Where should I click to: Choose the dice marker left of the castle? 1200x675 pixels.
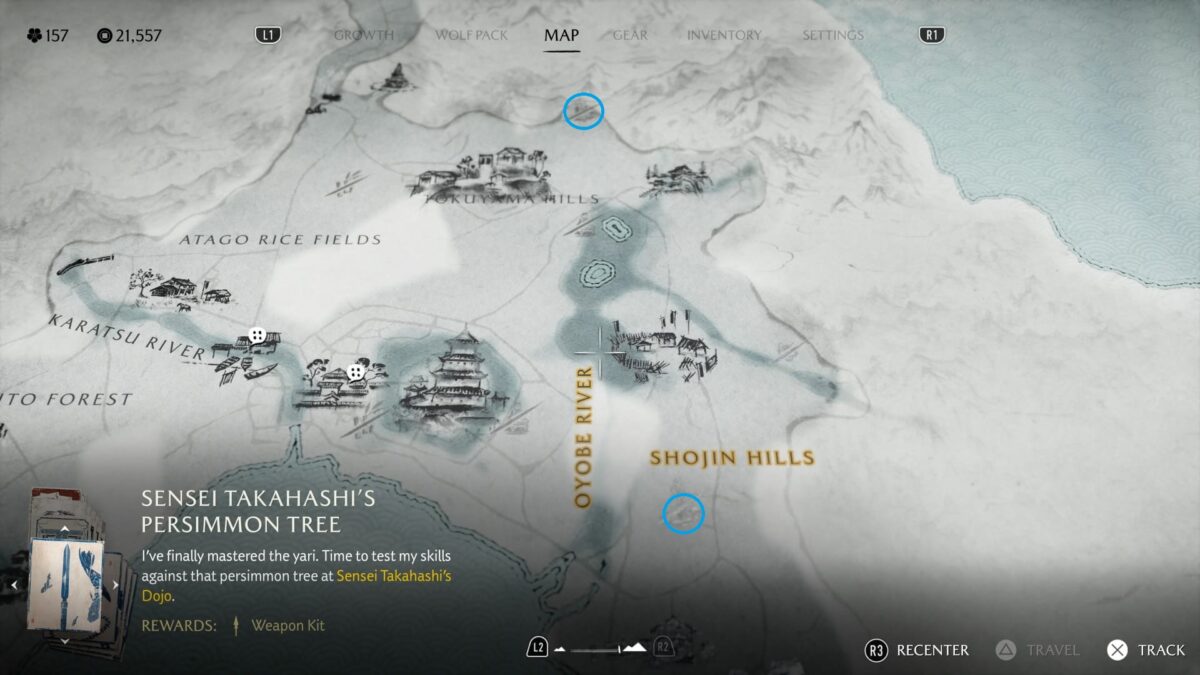coord(355,372)
